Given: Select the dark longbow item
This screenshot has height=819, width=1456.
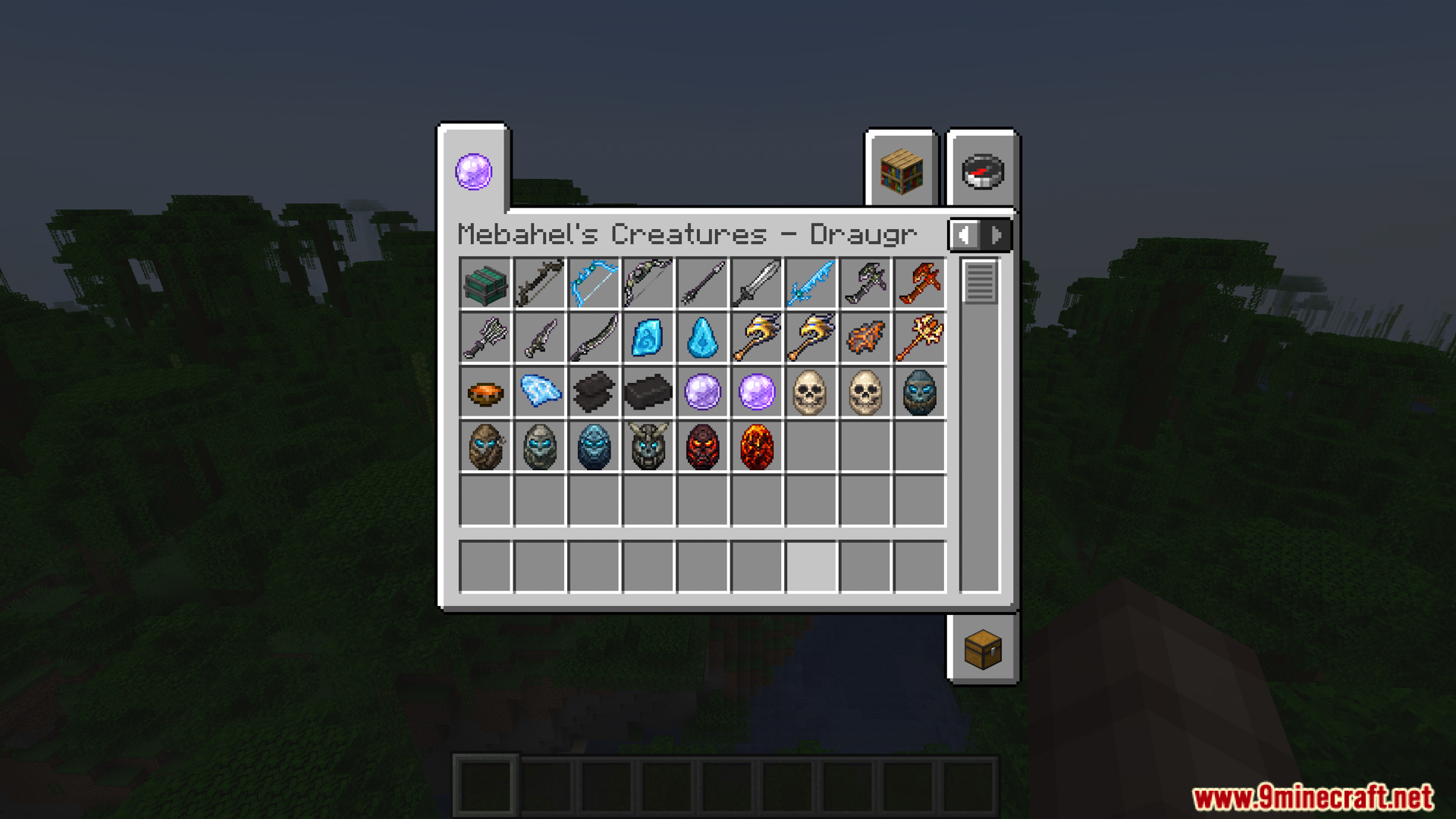Looking at the screenshot, I should tap(540, 284).
